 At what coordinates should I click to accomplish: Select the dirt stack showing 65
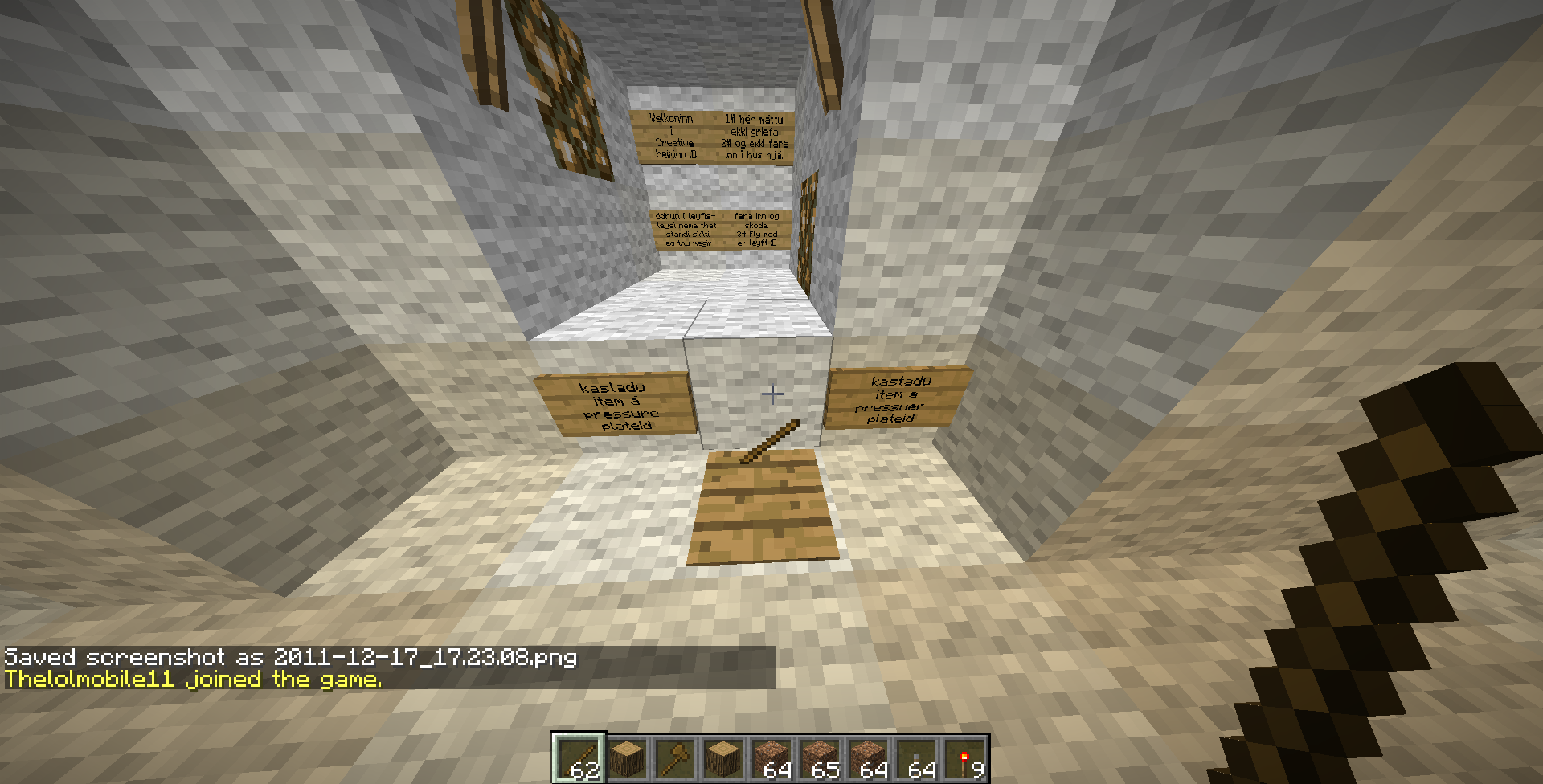pyautogui.click(x=819, y=759)
